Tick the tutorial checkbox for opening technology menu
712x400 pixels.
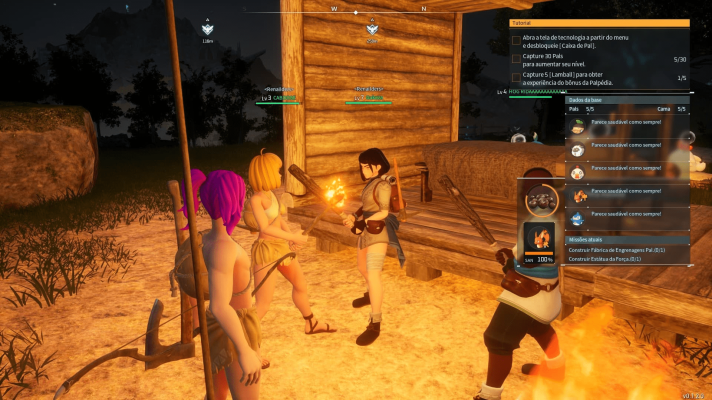coord(516,41)
